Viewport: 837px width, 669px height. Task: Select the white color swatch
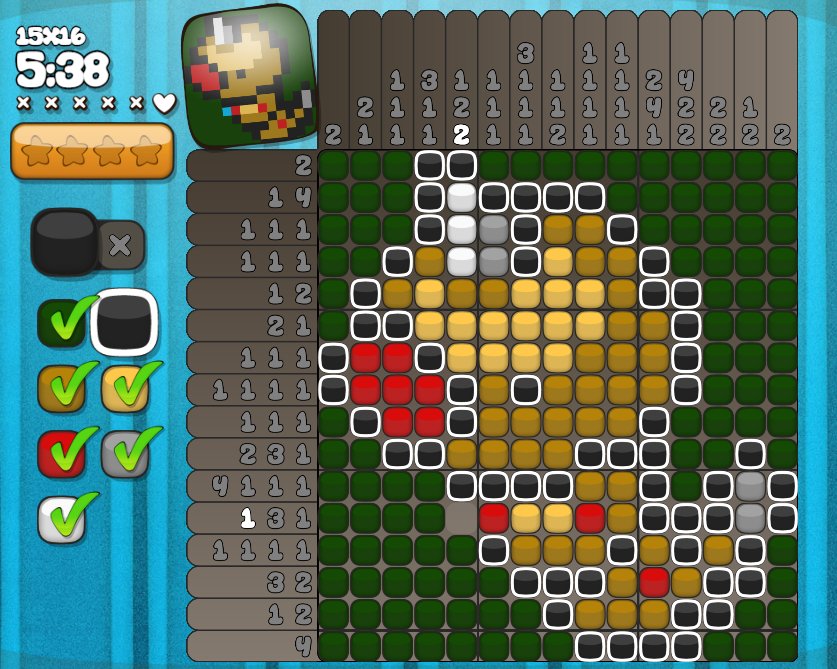pos(62,518)
